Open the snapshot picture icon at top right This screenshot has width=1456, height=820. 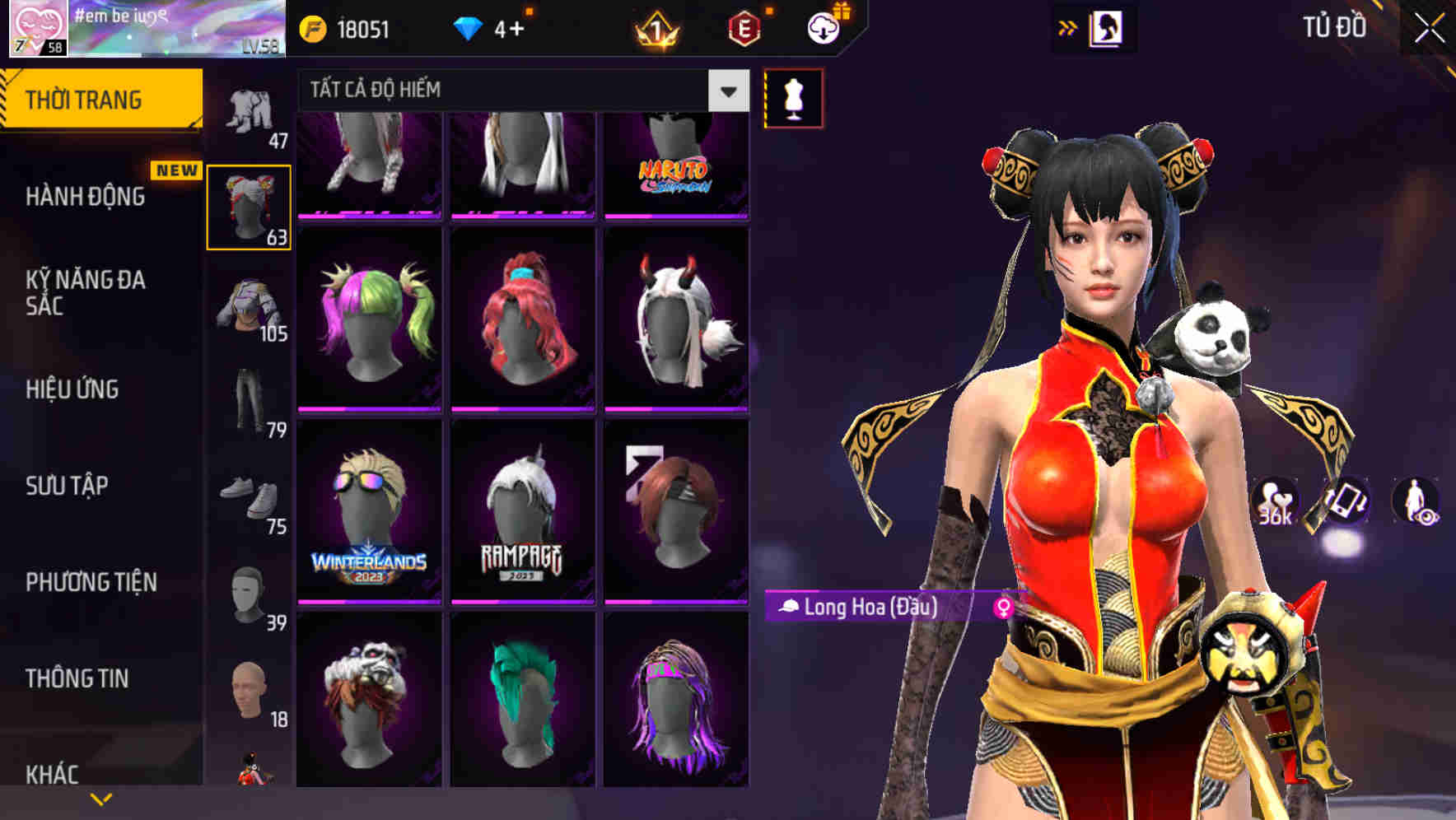1108,27
